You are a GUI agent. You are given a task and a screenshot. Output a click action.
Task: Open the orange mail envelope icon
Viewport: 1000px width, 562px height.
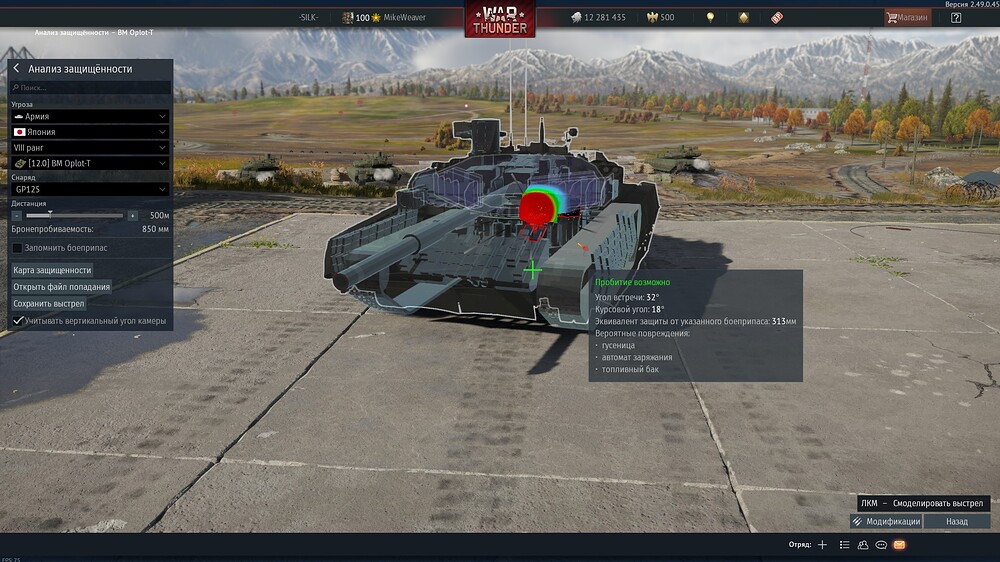pyautogui.click(x=899, y=545)
